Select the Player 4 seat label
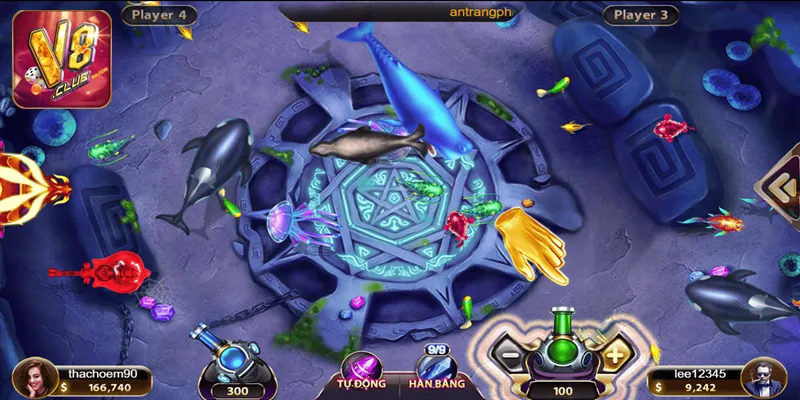 point(159,15)
